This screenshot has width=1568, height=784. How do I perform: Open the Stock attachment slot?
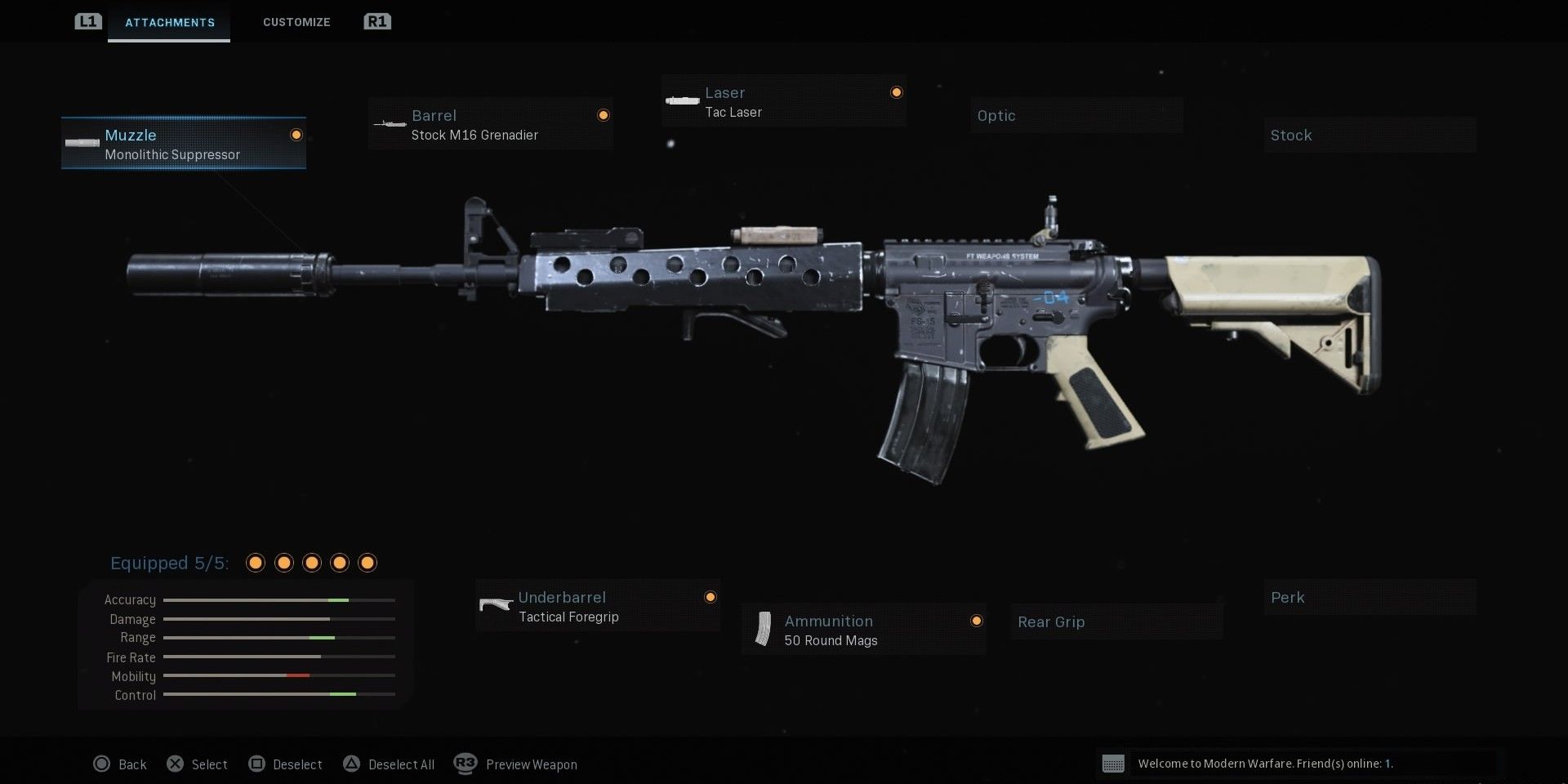click(x=1370, y=135)
